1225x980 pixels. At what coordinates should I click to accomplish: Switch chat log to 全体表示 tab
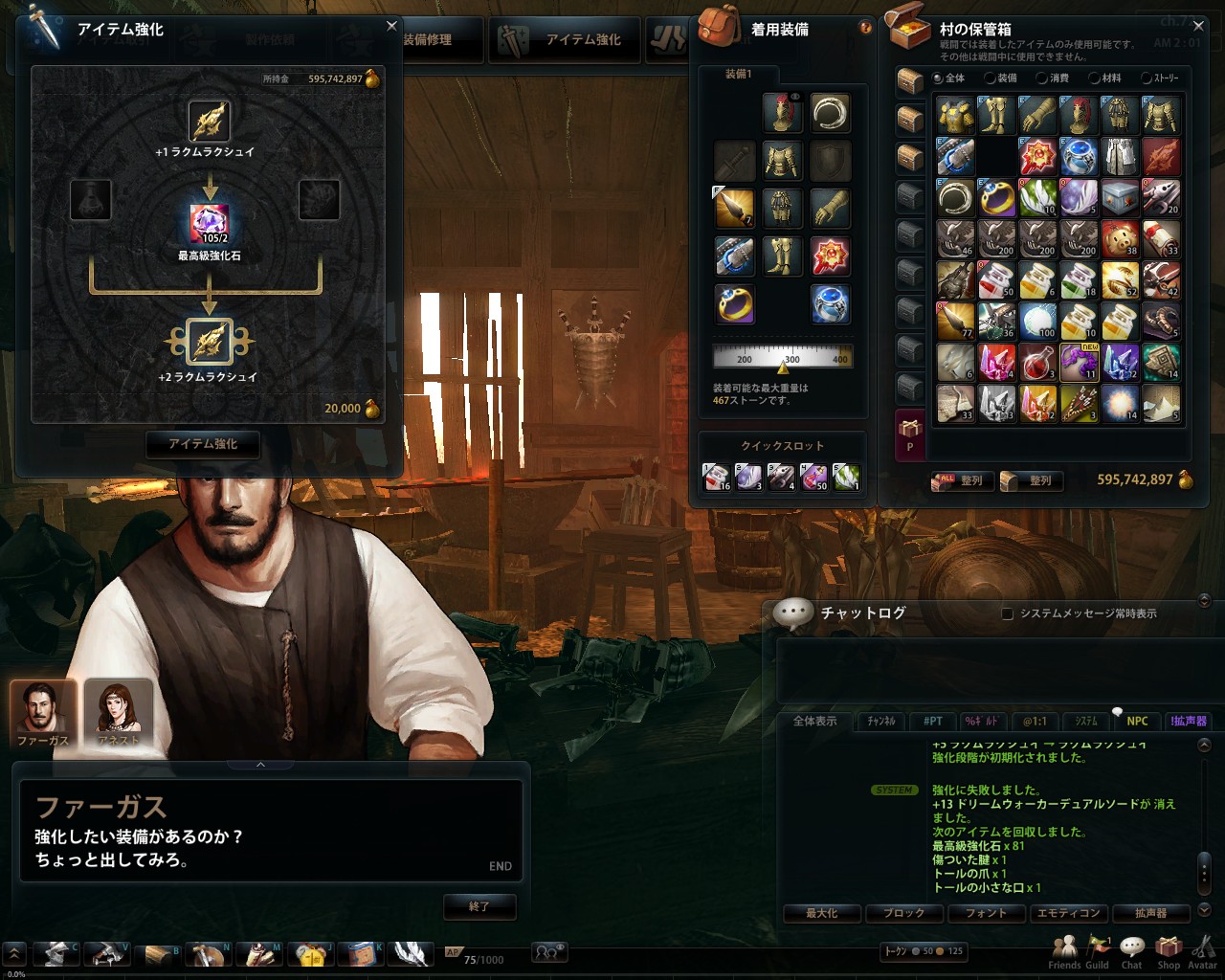(x=814, y=722)
